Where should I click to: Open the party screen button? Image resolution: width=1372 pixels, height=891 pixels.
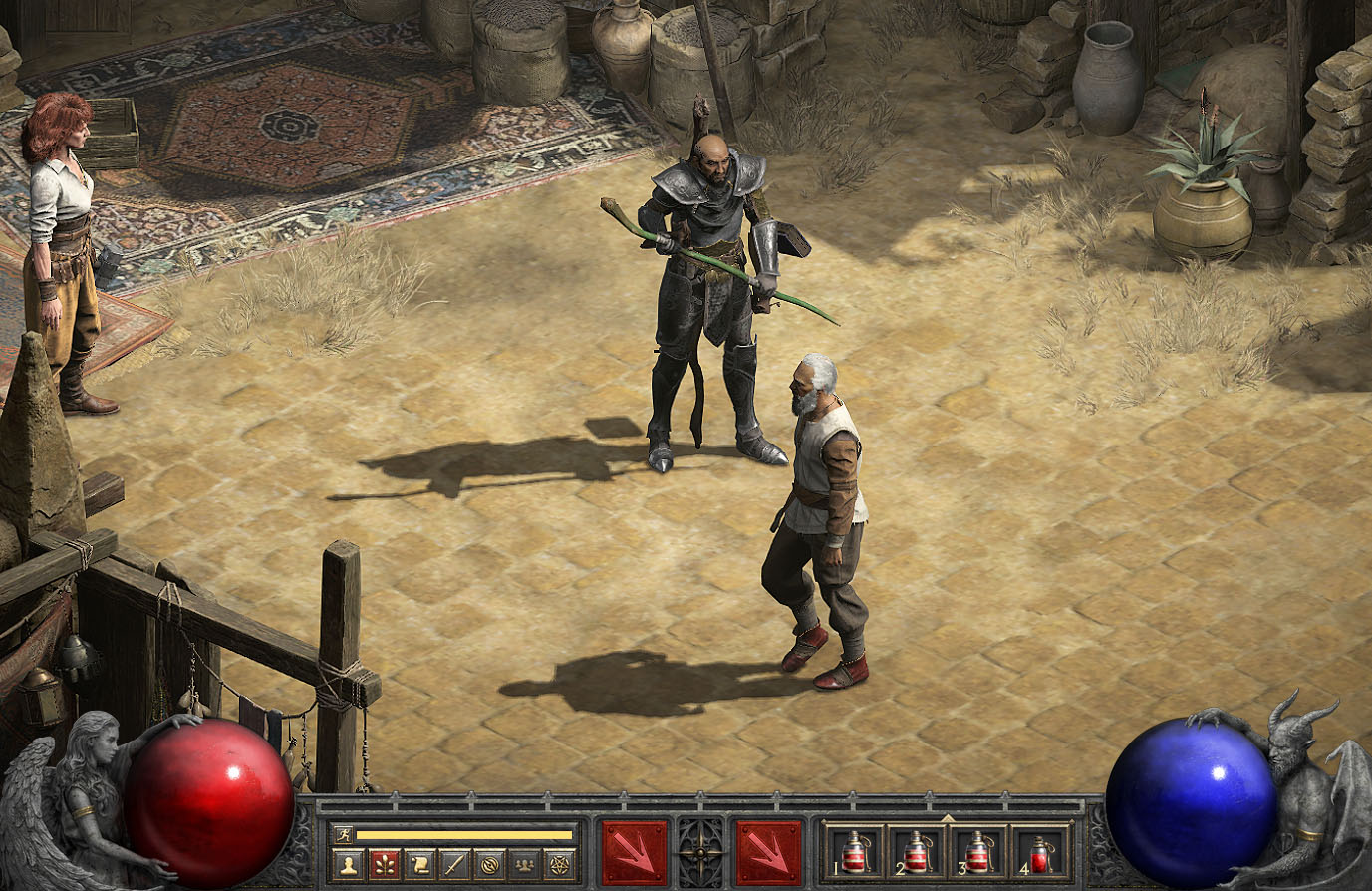[524, 864]
